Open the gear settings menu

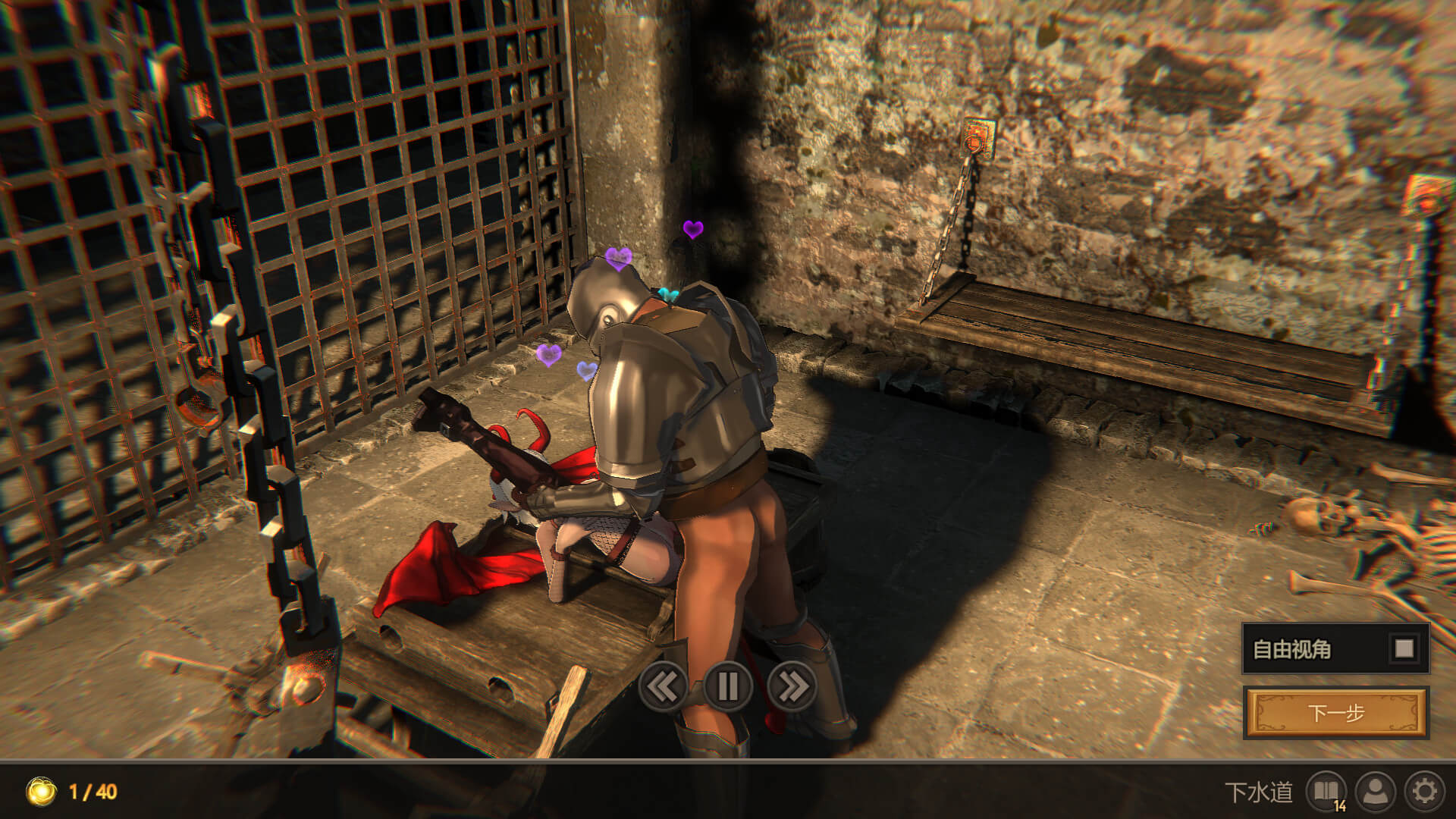click(1424, 792)
